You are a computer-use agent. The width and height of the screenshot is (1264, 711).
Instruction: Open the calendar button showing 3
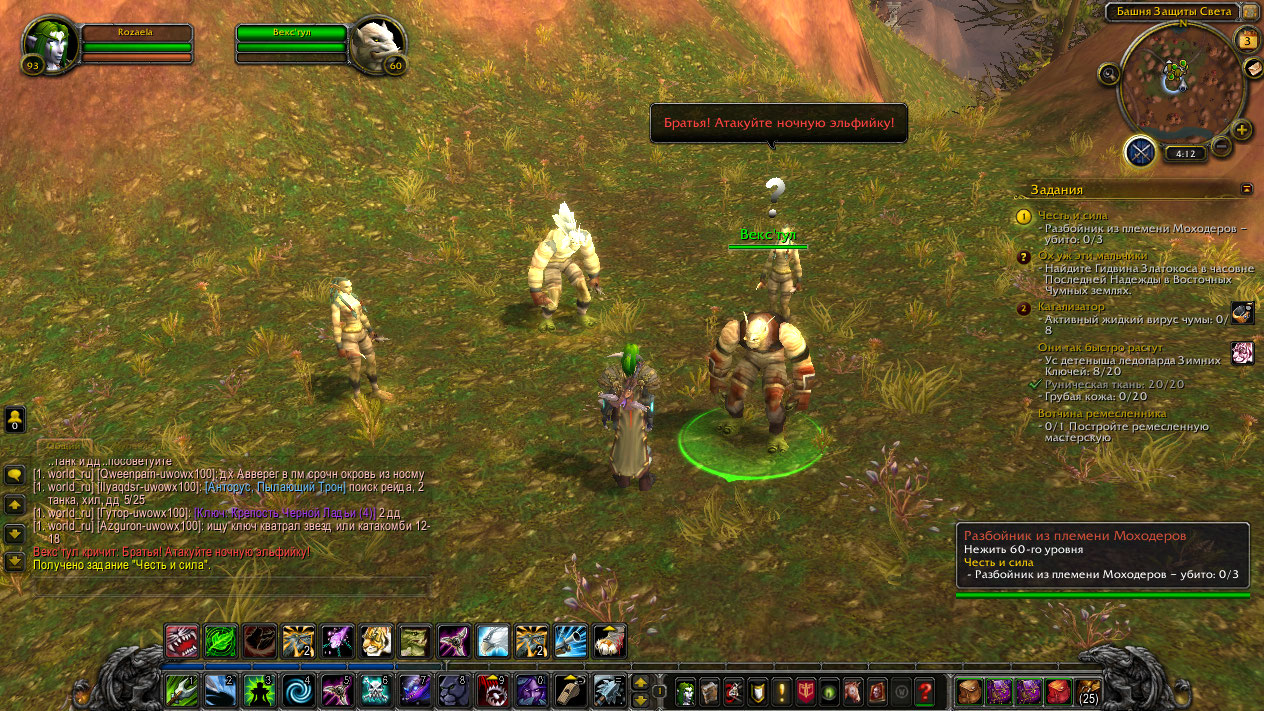pos(1246,41)
